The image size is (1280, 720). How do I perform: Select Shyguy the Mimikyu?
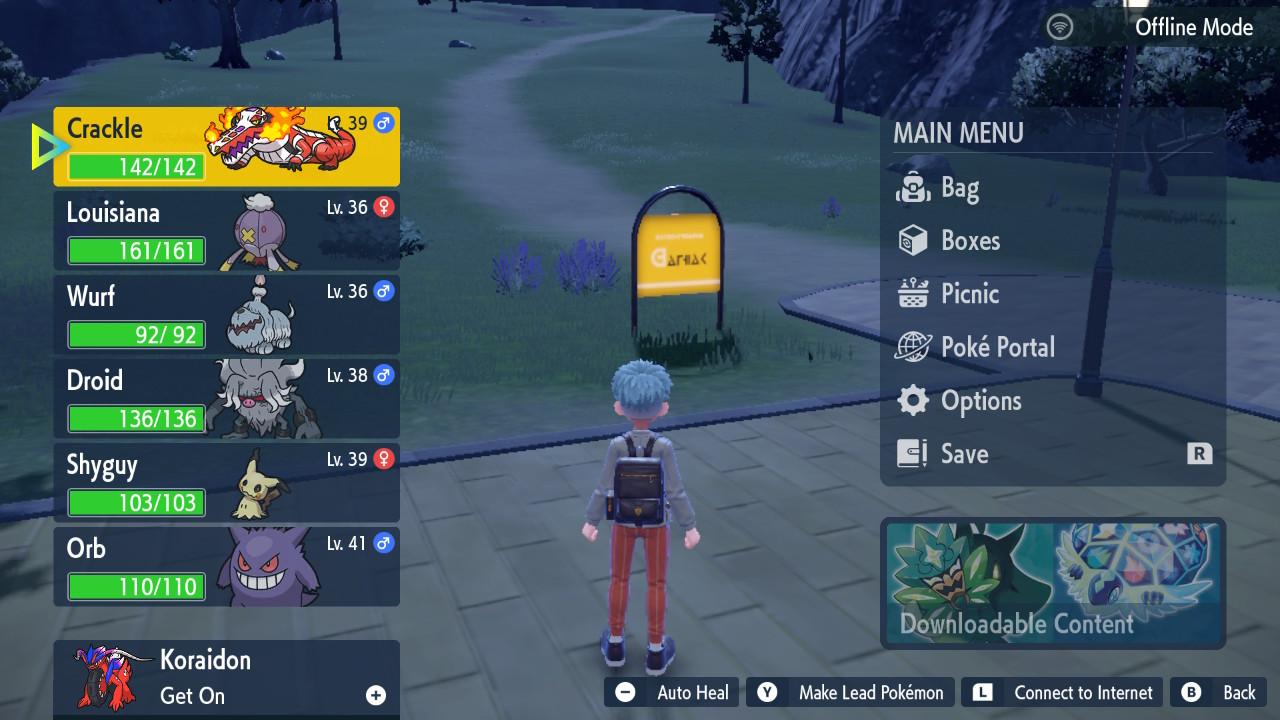point(226,483)
